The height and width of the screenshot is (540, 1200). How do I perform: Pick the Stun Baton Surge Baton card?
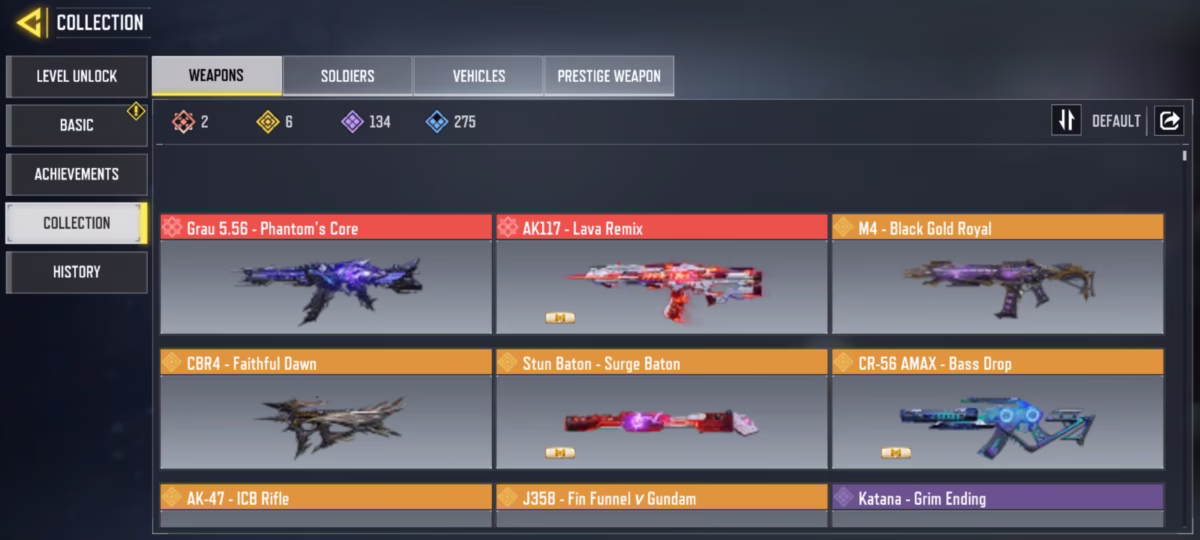[x=662, y=410]
